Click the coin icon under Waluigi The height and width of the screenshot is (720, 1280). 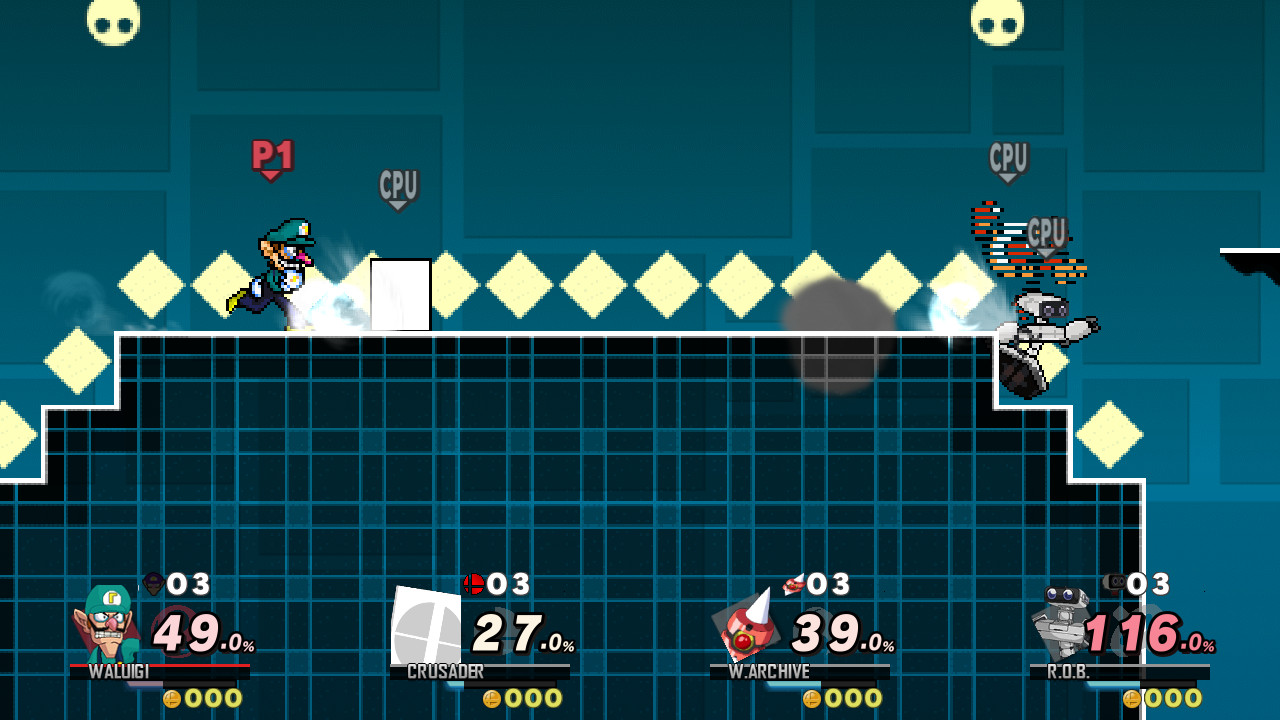point(170,699)
